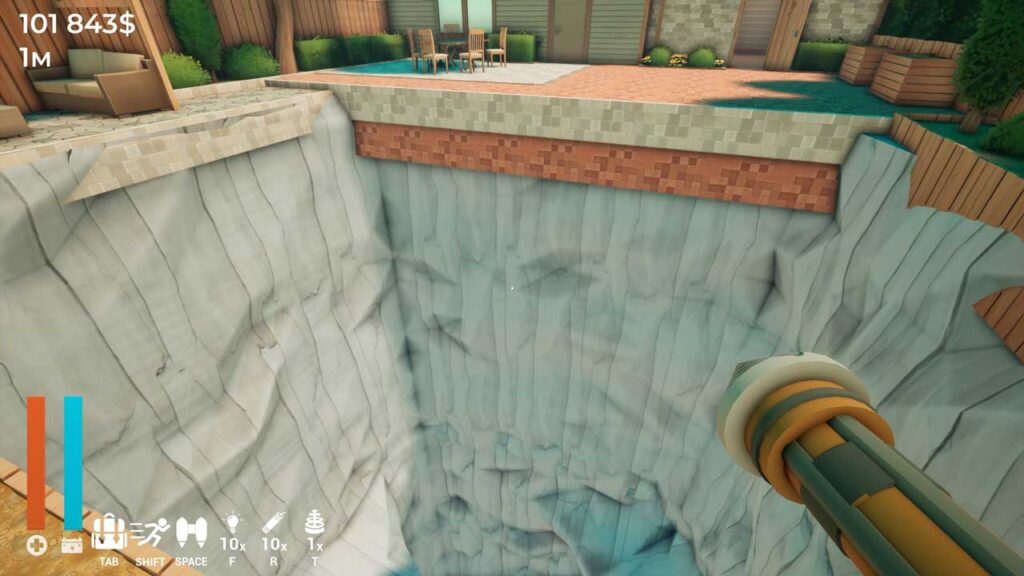Use the light bulb lamp item
This screenshot has height=576, width=1024.
click(x=233, y=523)
